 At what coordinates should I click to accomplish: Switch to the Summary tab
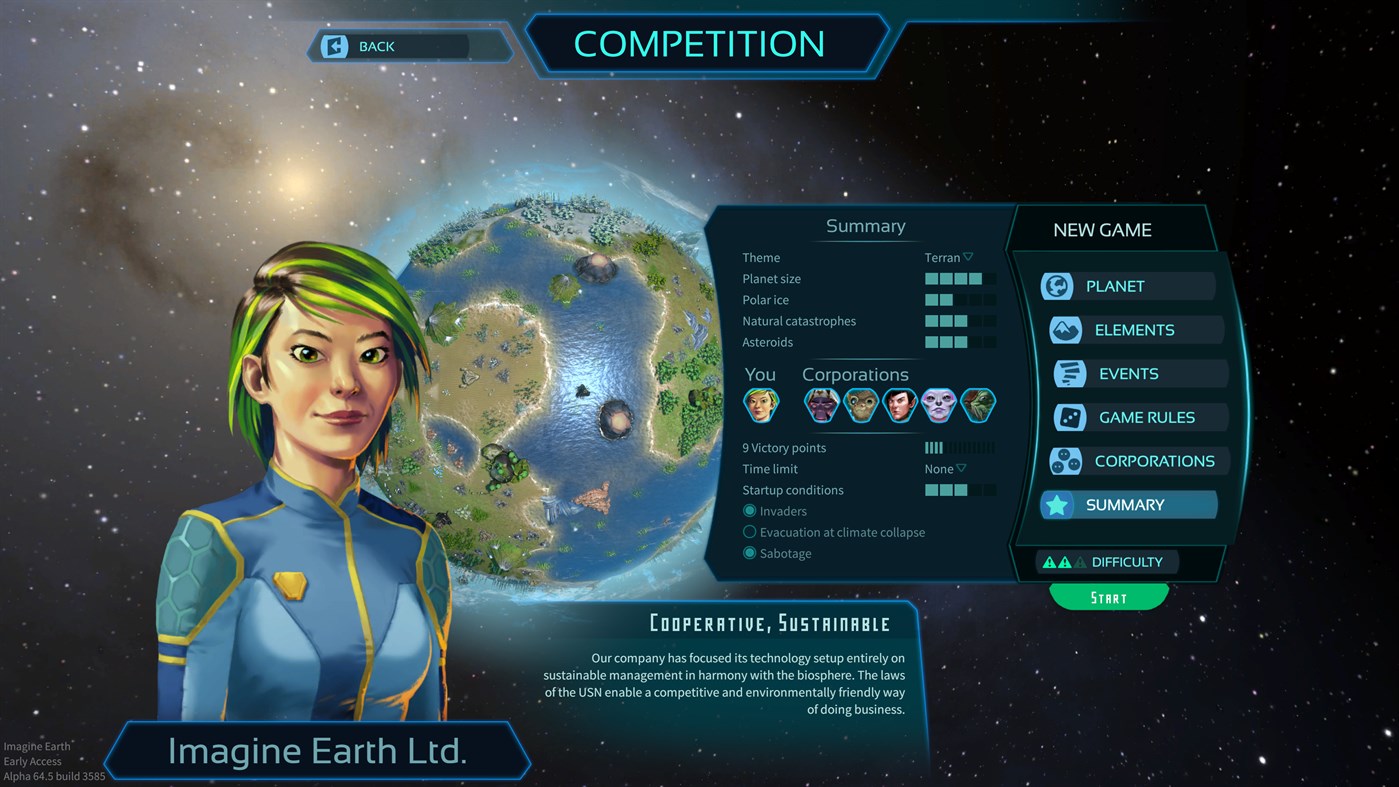(x=1128, y=505)
